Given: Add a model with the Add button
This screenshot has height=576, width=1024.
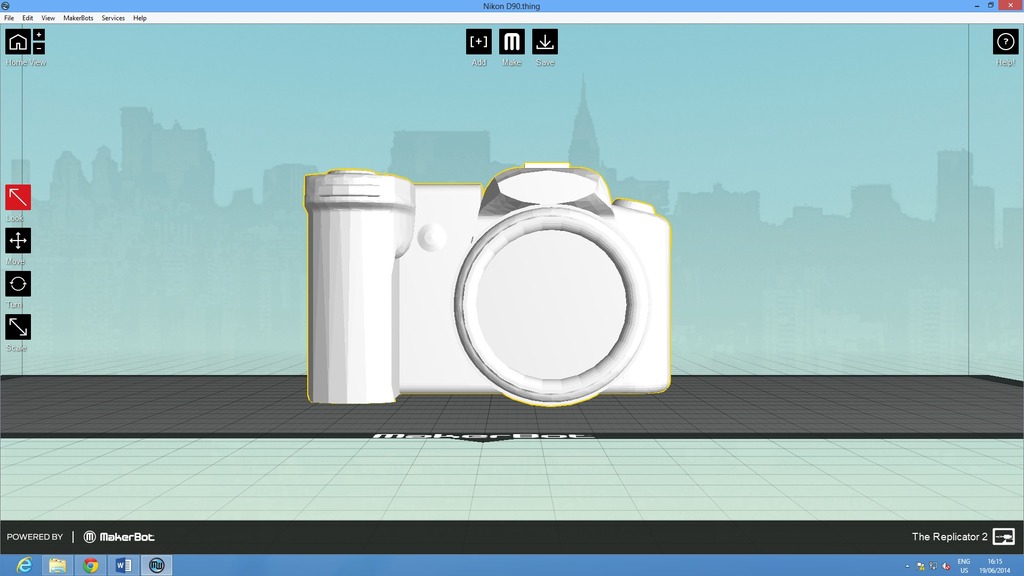Looking at the screenshot, I should (x=479, y=42).
